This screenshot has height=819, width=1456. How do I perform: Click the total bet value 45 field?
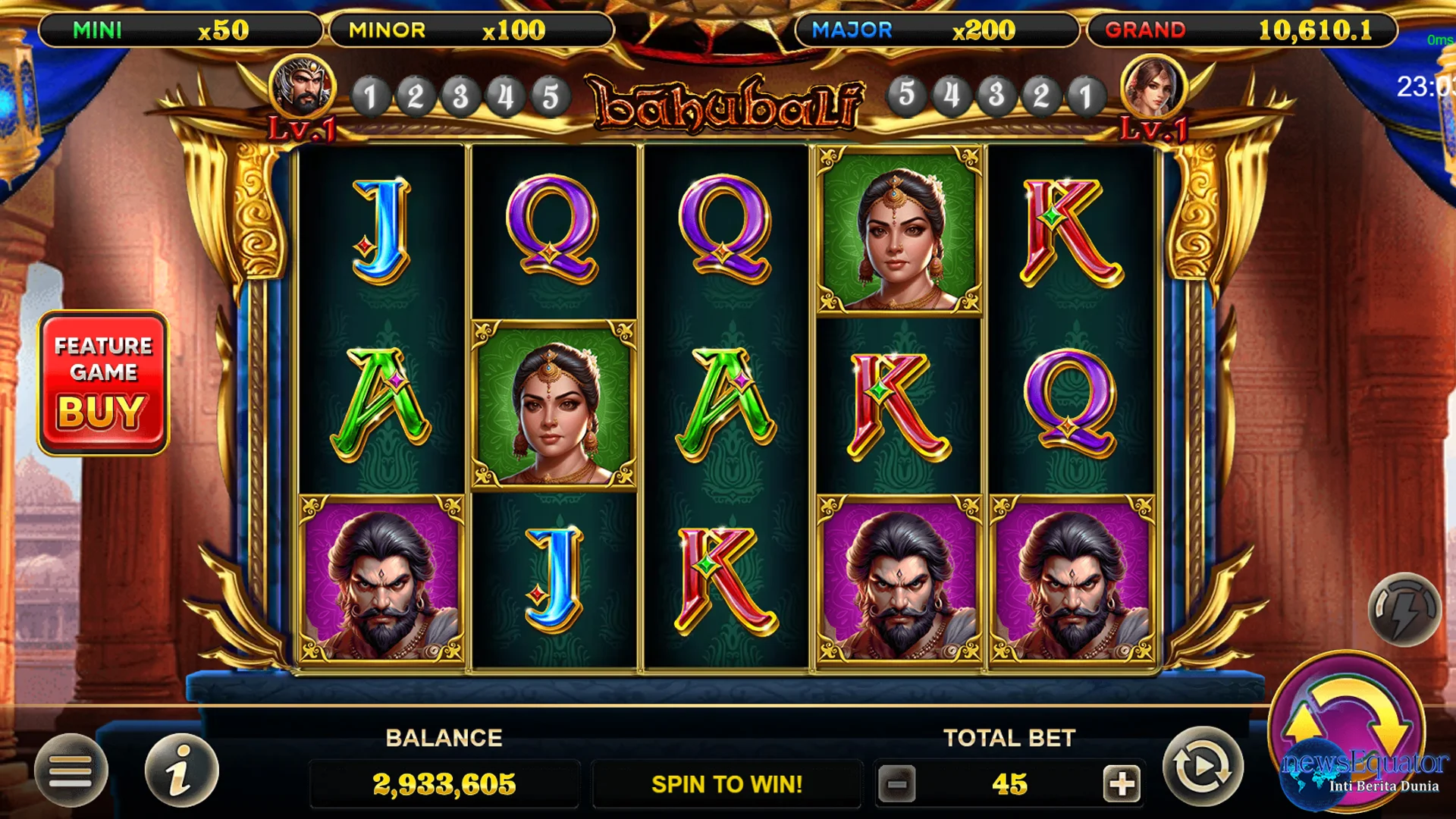click(x=1010, y=783)
